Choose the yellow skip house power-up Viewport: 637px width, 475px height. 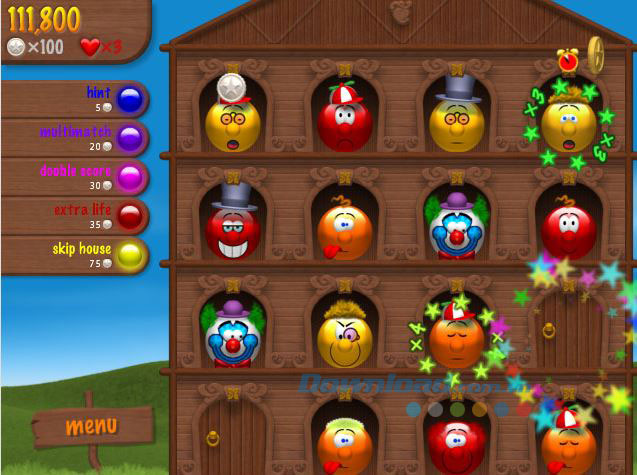129,256
